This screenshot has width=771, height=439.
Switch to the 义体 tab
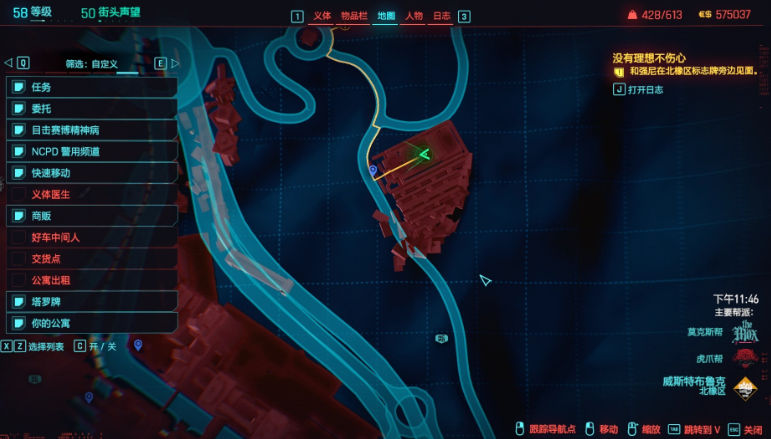322,16
